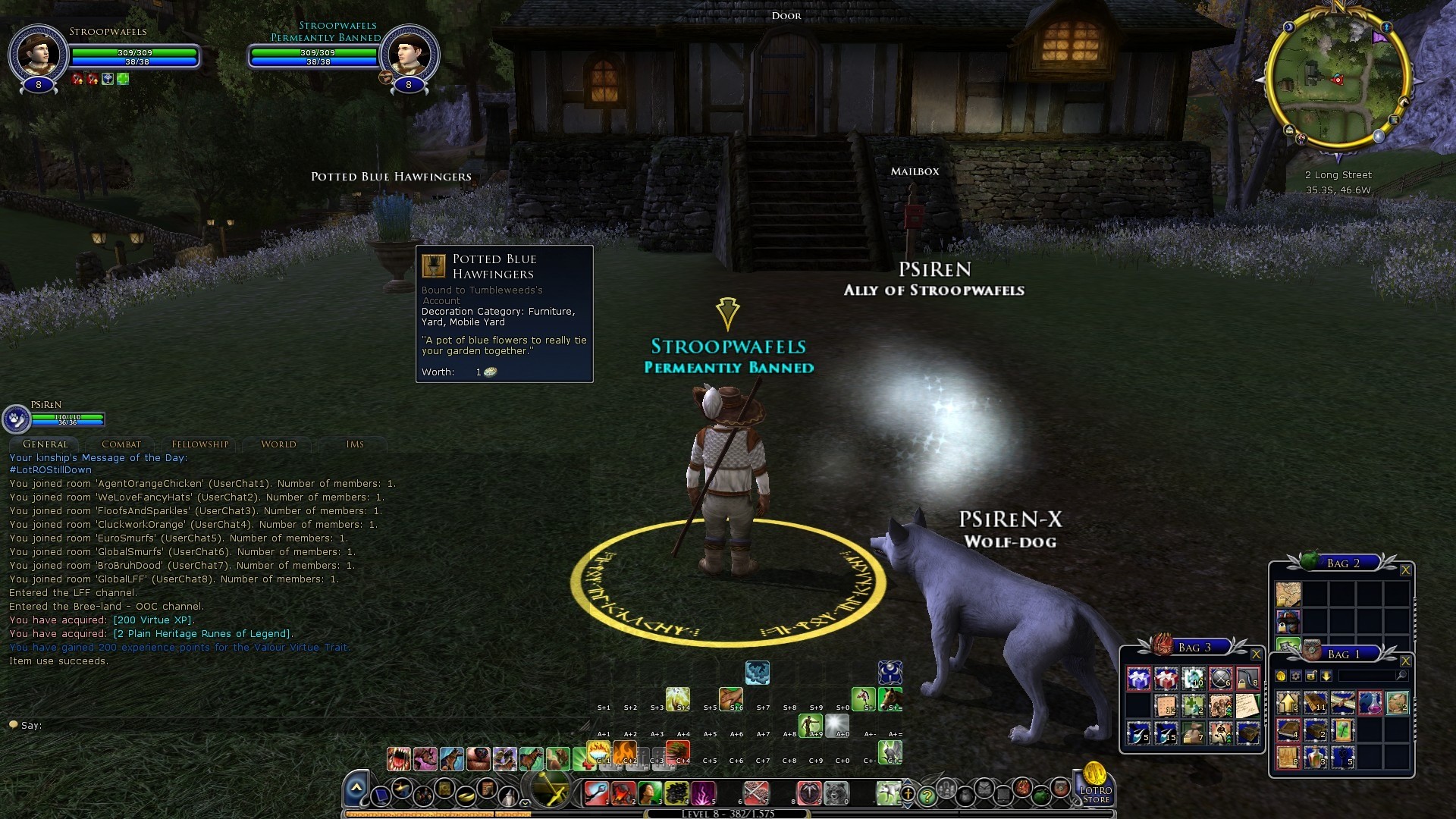Switch to the Combat chat tab

pos(121,444)
